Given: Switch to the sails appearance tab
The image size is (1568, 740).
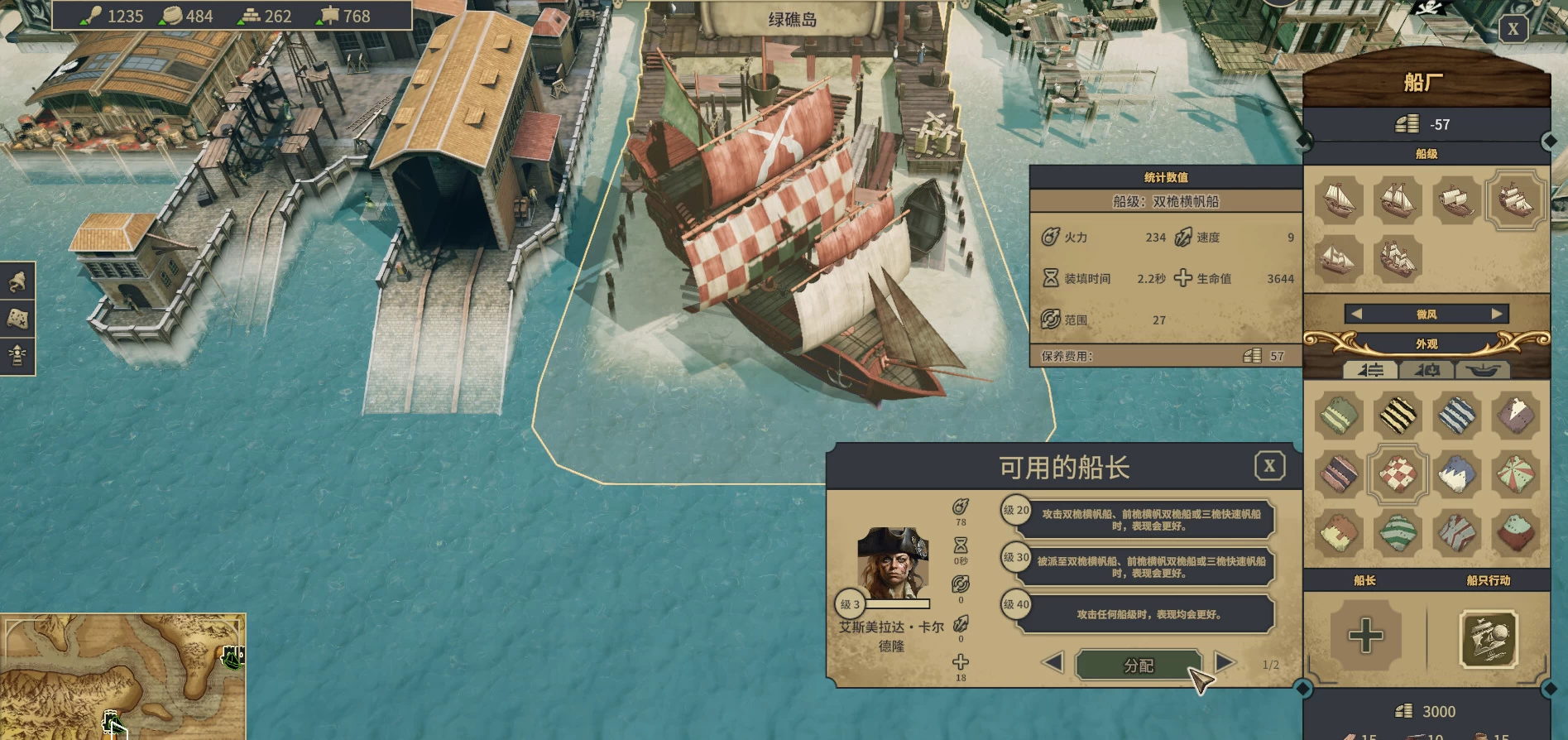Looking at the screenshot, I should coord(1370,370).
